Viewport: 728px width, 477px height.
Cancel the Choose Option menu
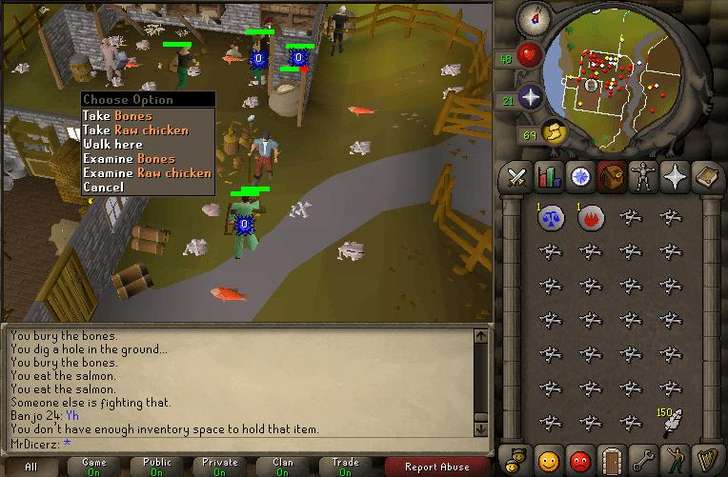click(x=103, y=187)
